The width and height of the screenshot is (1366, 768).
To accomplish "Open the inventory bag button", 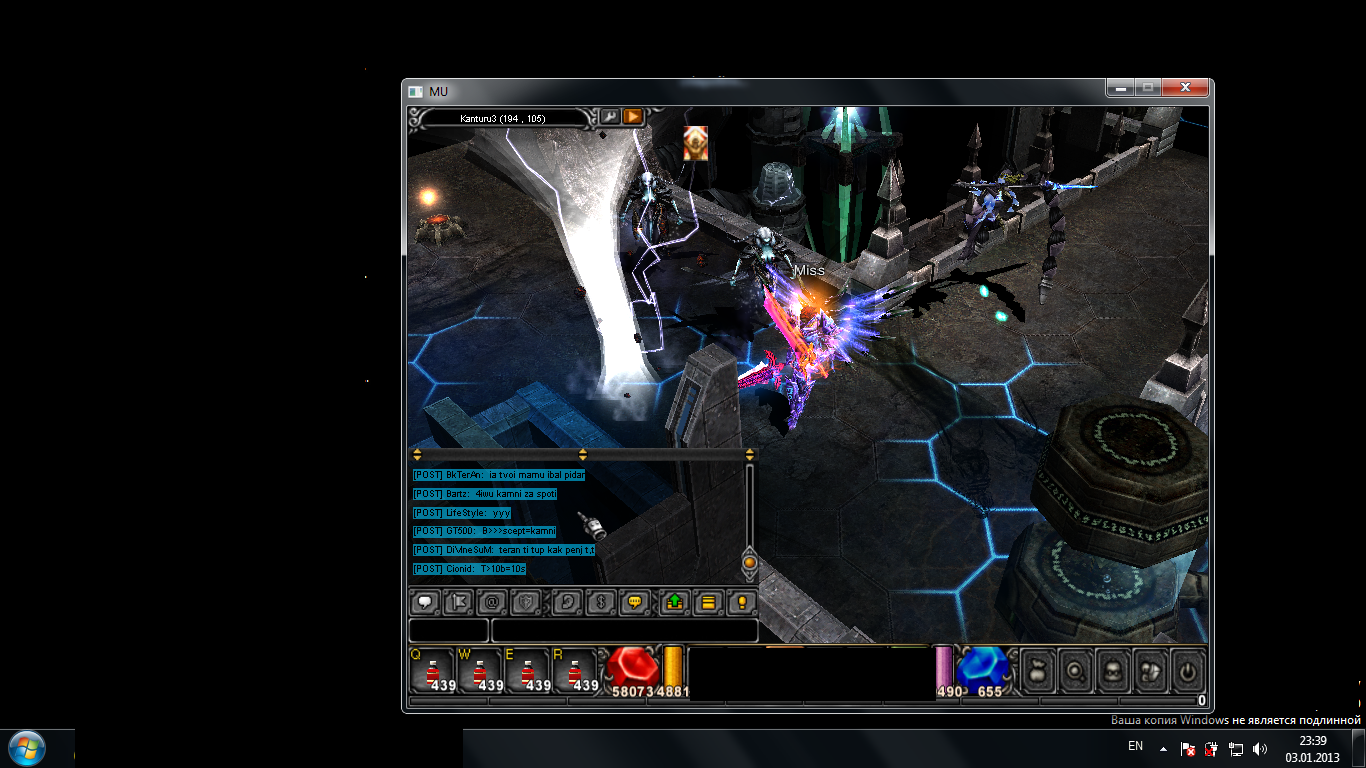I will click(x=1038, y=671).
